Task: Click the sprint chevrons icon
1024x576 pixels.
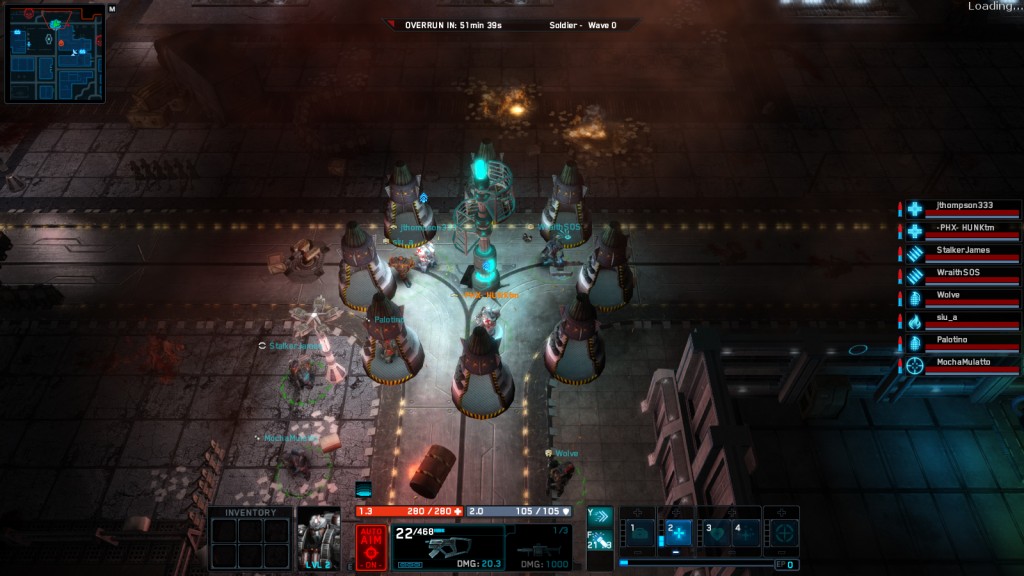Action: point(599,516)
